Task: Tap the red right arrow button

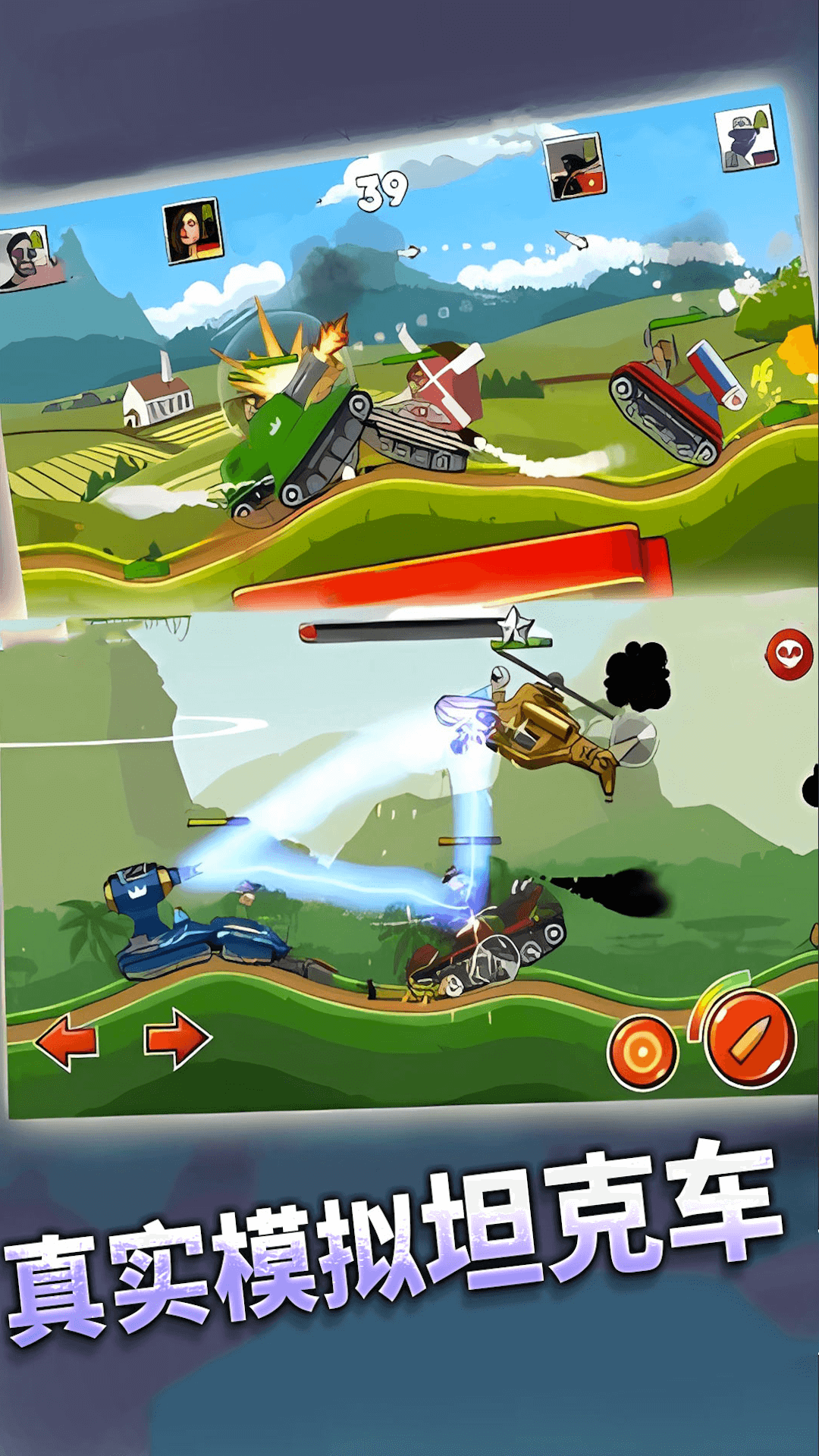Action: tap(177, 1038)
